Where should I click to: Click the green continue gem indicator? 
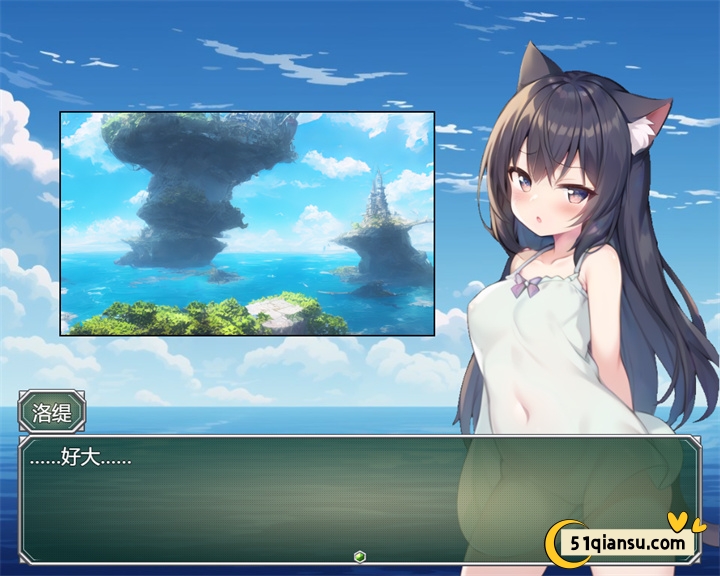tap(360, 556)
